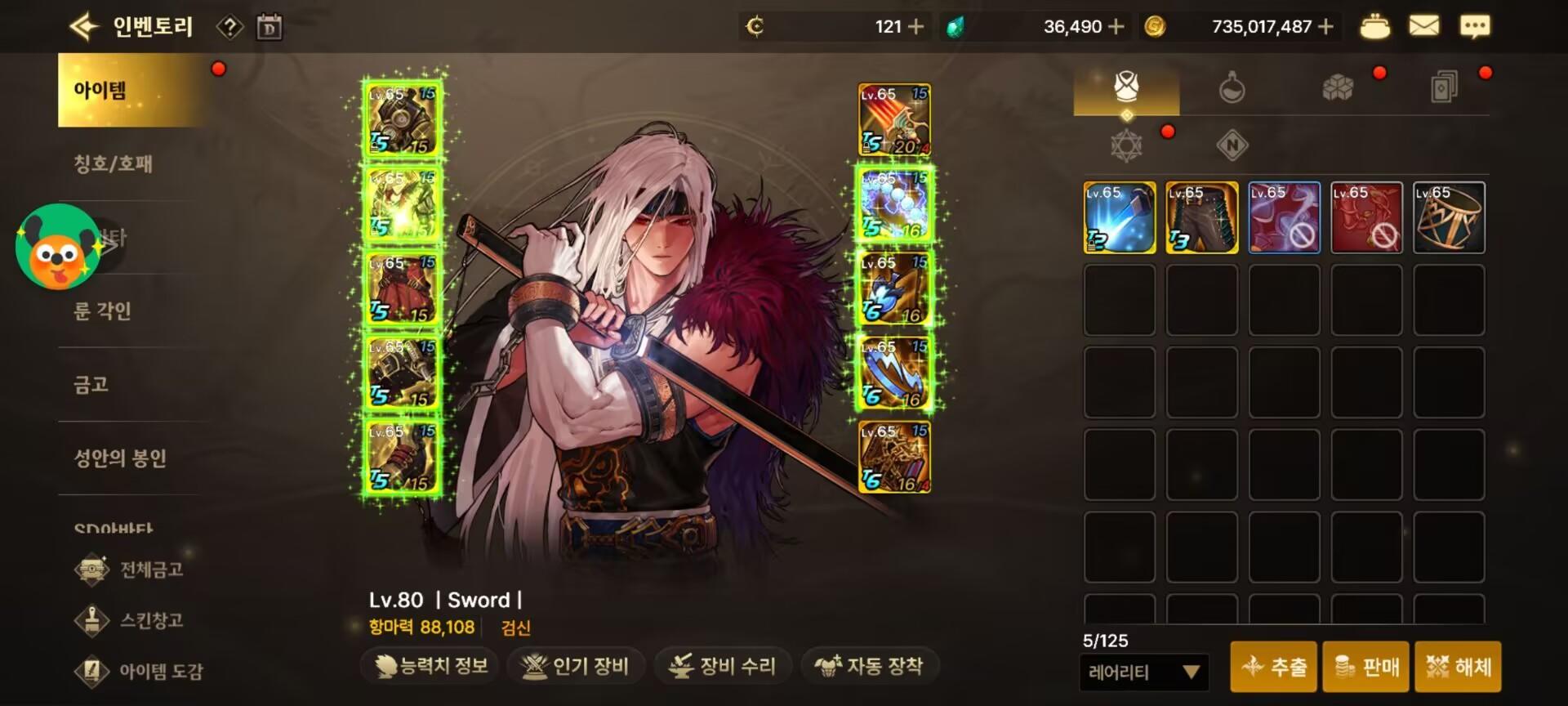Add gold via the plus next to 735,017,487

(x=1326, y=25)
